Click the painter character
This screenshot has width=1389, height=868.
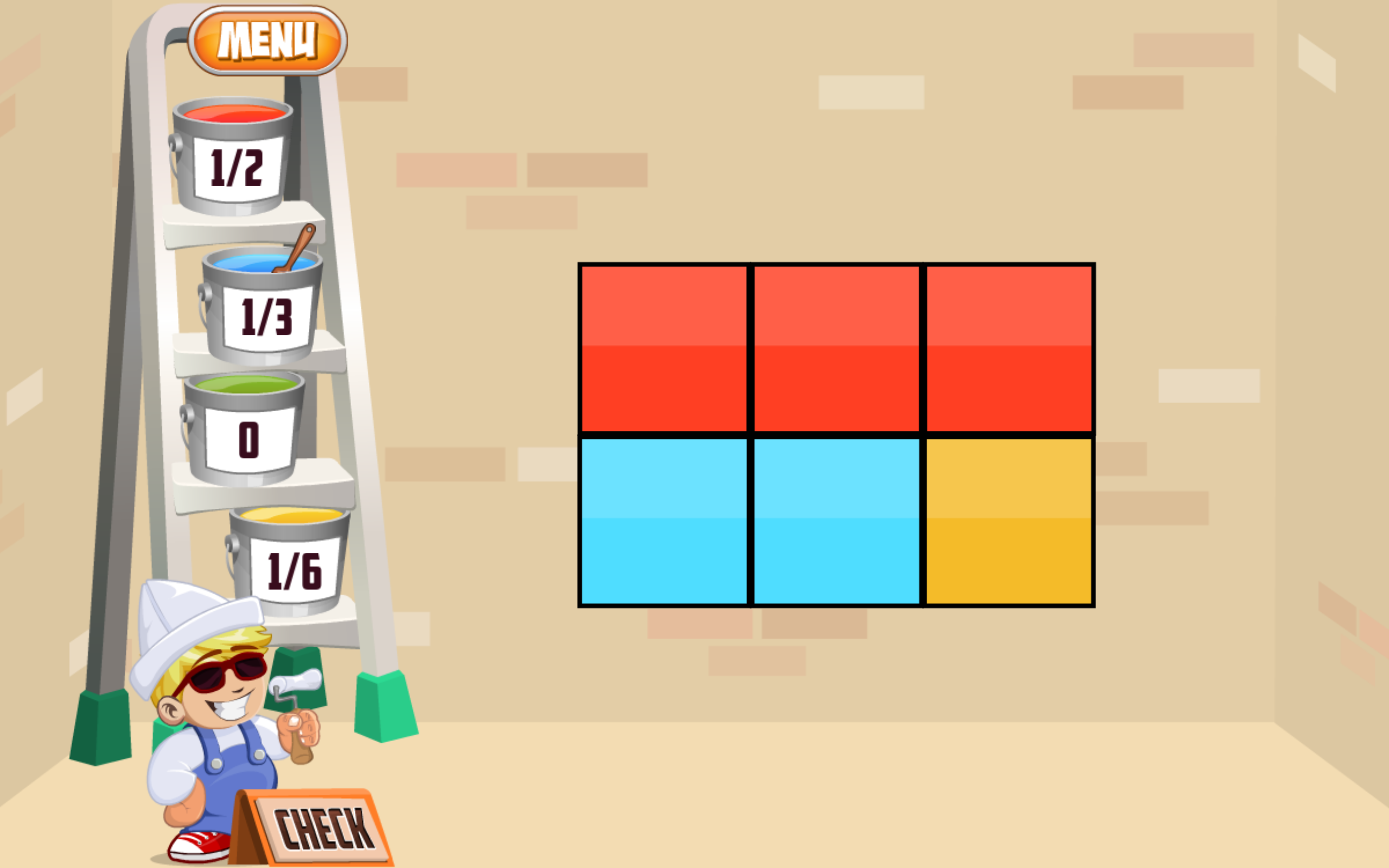(218, 746)
